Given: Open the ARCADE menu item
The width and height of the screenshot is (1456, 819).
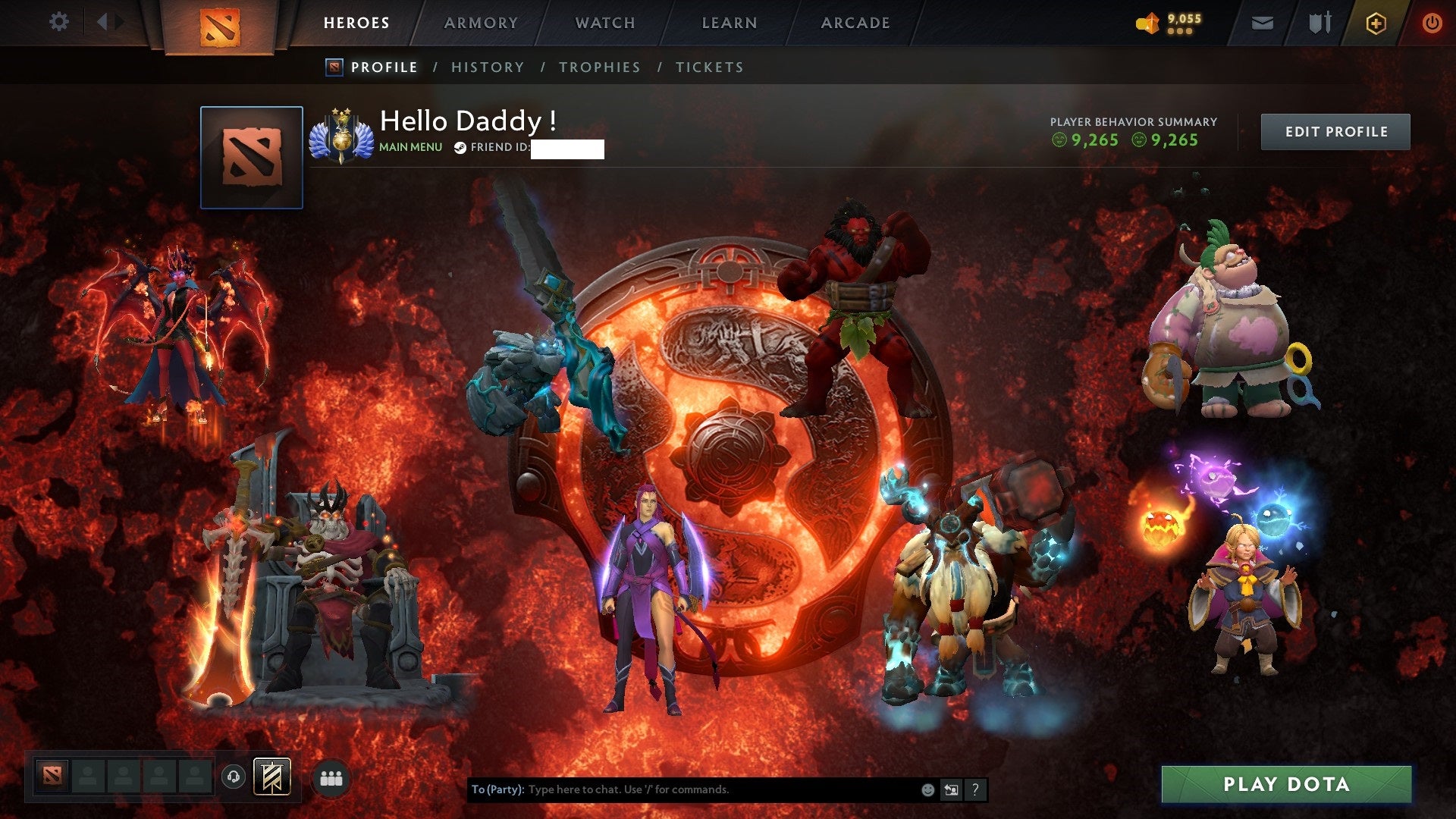Looking at the screenshot, I should click(855, 22).
